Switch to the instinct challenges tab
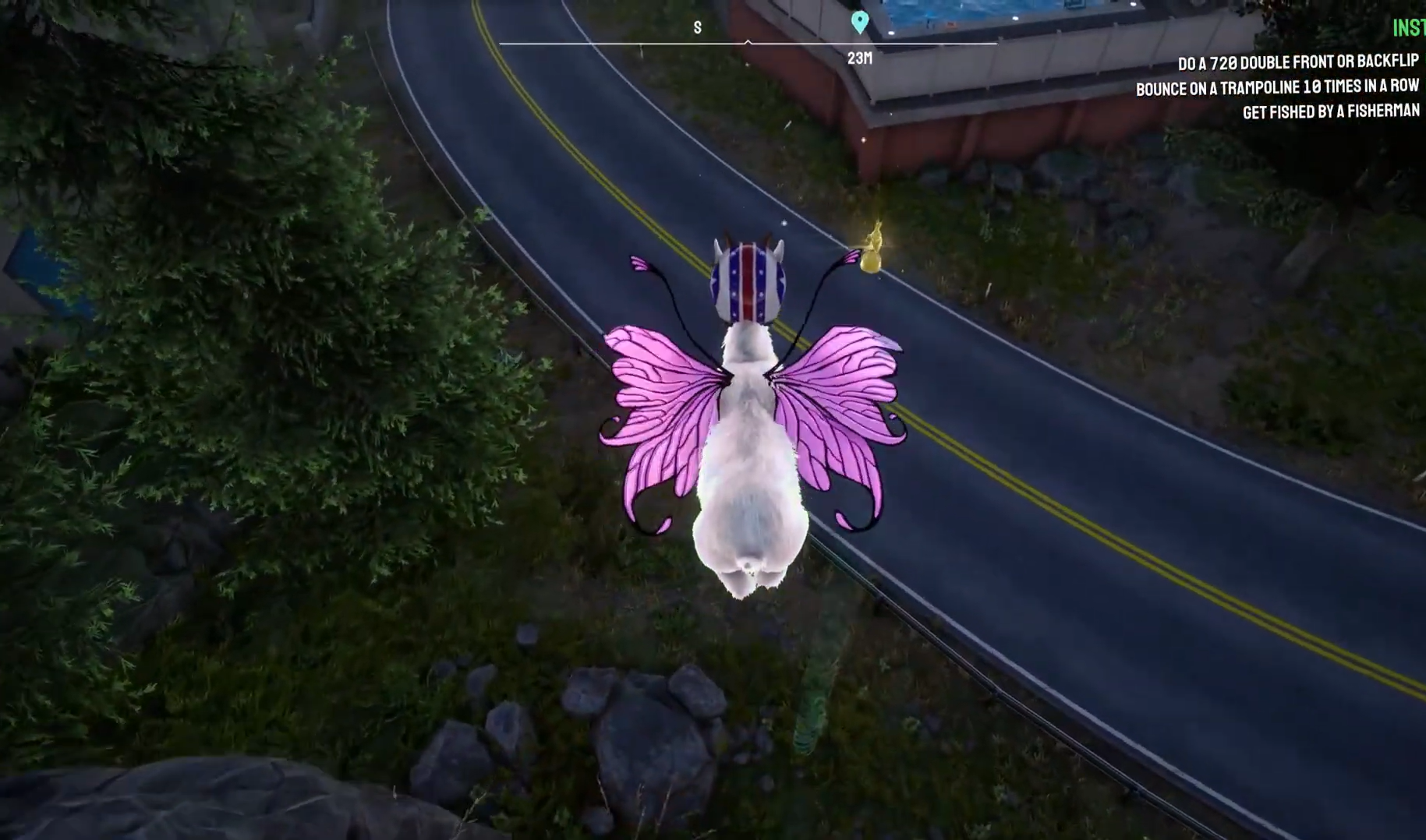Viewport: 1426px width, 840px height. coord(1405,31)
